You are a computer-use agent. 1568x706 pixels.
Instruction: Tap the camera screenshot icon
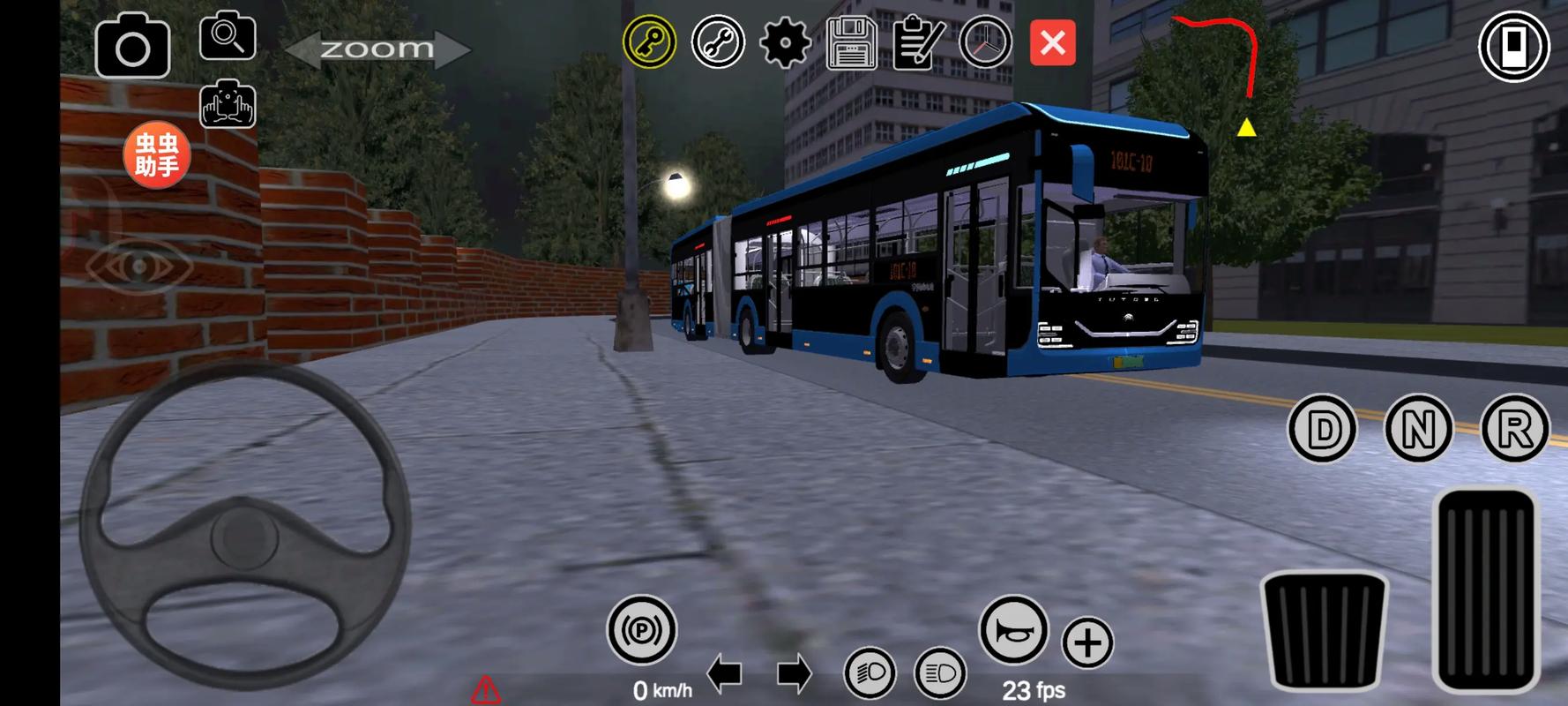(x=132, y=46)
